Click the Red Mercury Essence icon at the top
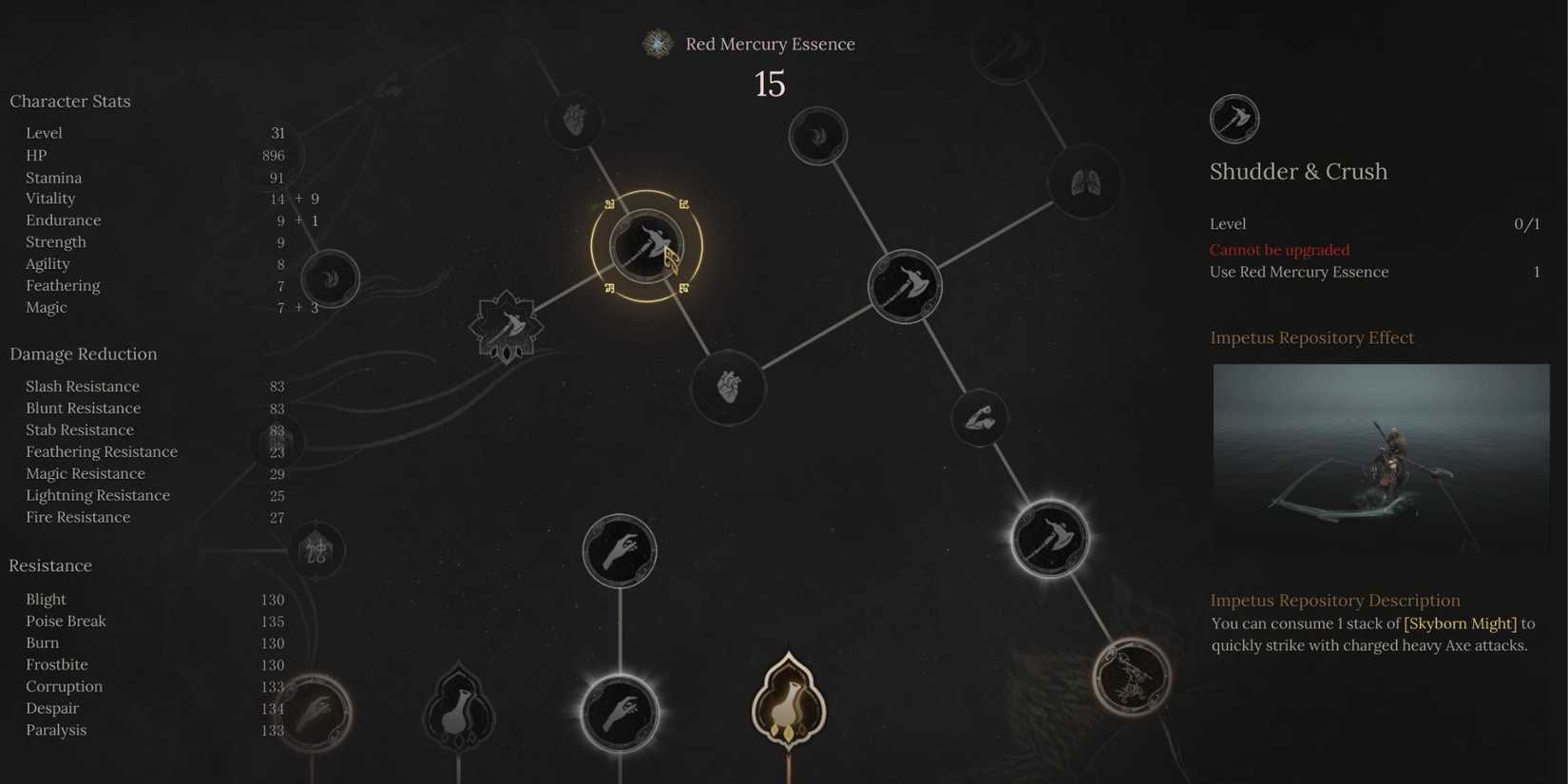Screen dimensions: 1568x784 click(658, 43)
